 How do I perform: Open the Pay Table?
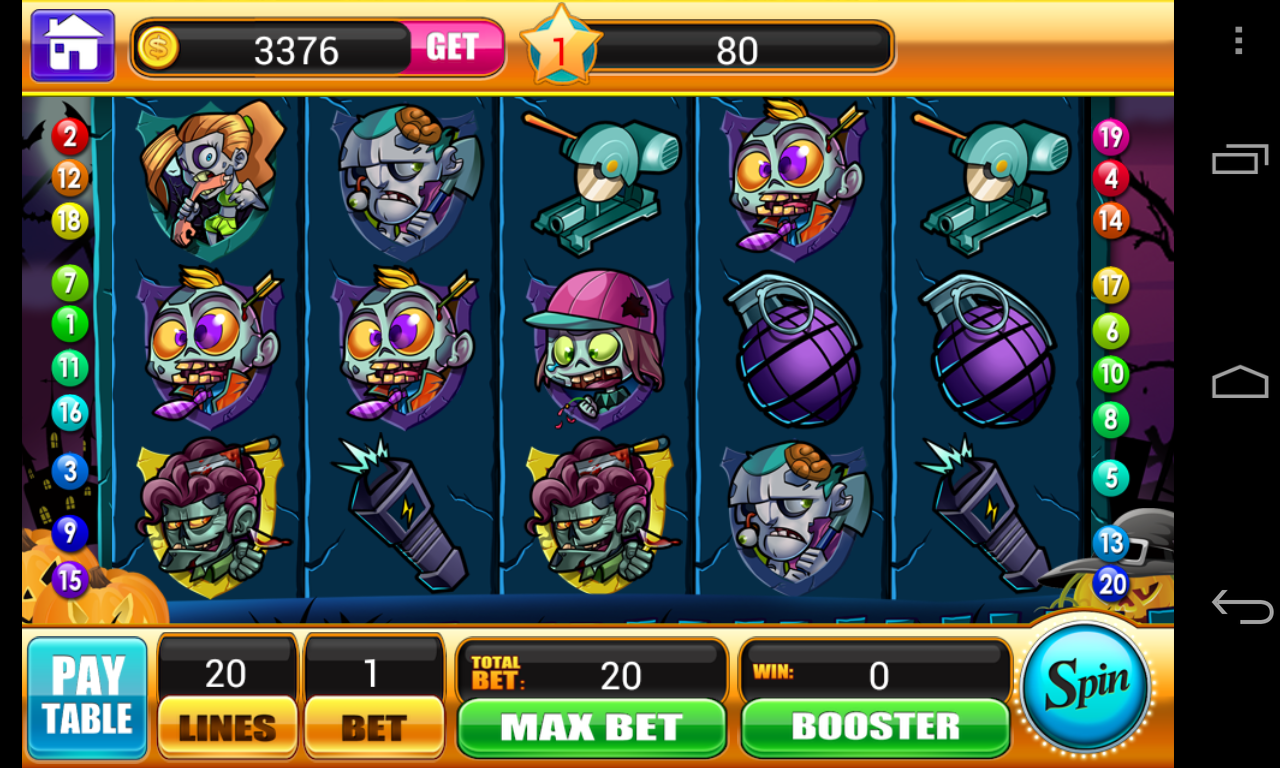coord(87,697)
